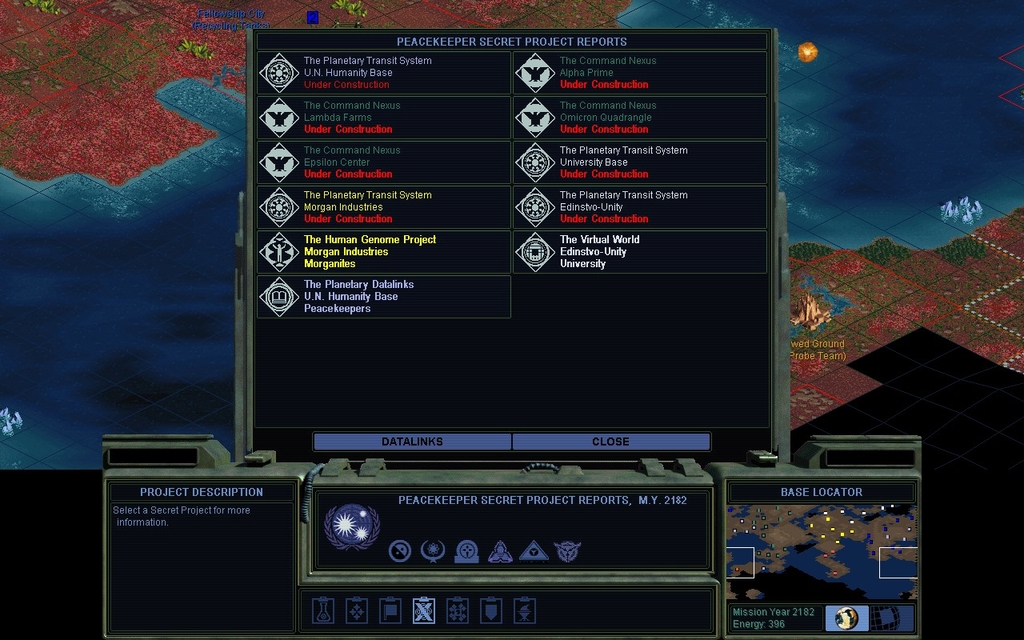Close the Secret Project Reports window
Screen dimensions: 1024x640
610,441
